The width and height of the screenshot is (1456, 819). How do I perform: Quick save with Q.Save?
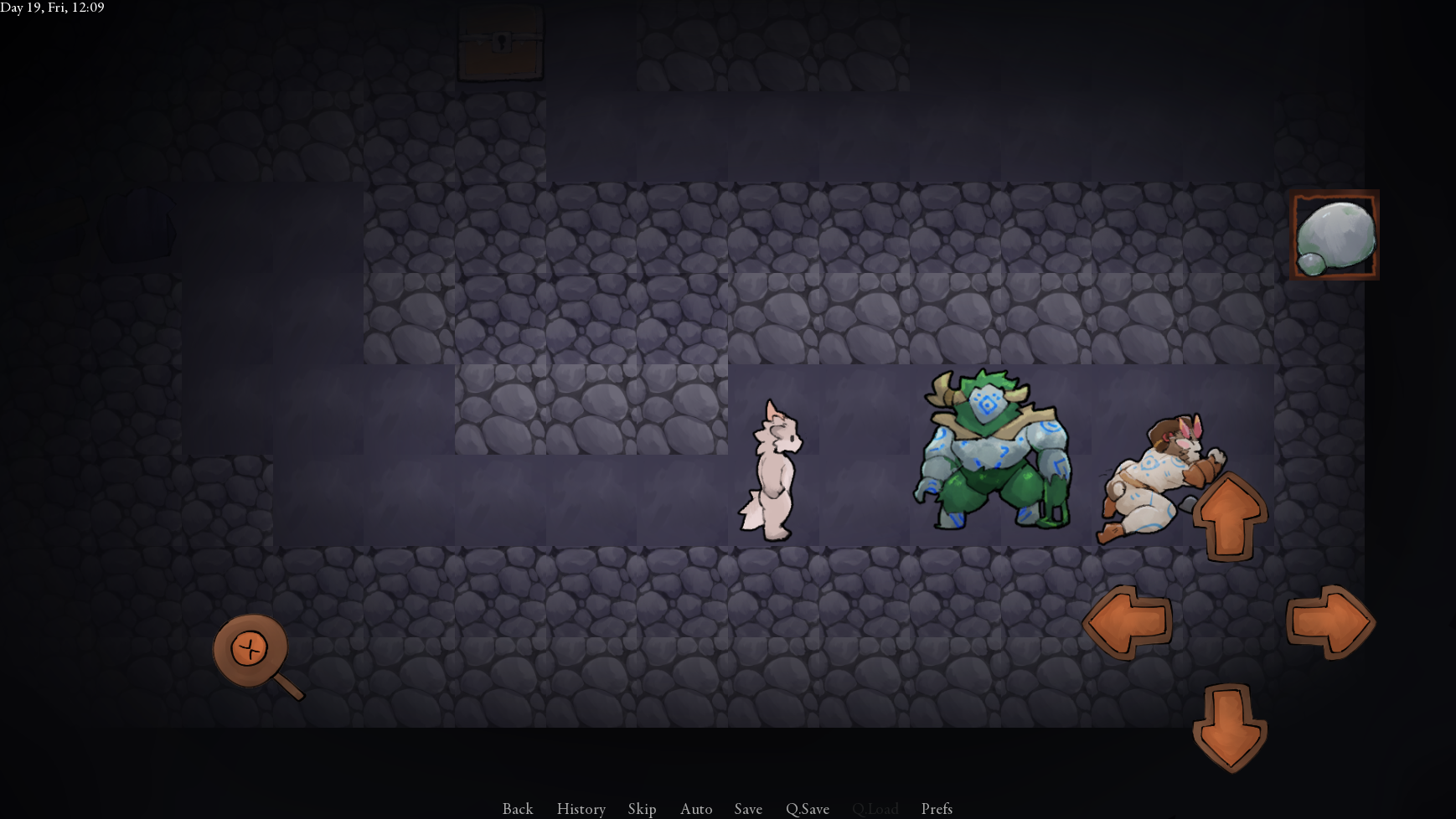[808, 808]
